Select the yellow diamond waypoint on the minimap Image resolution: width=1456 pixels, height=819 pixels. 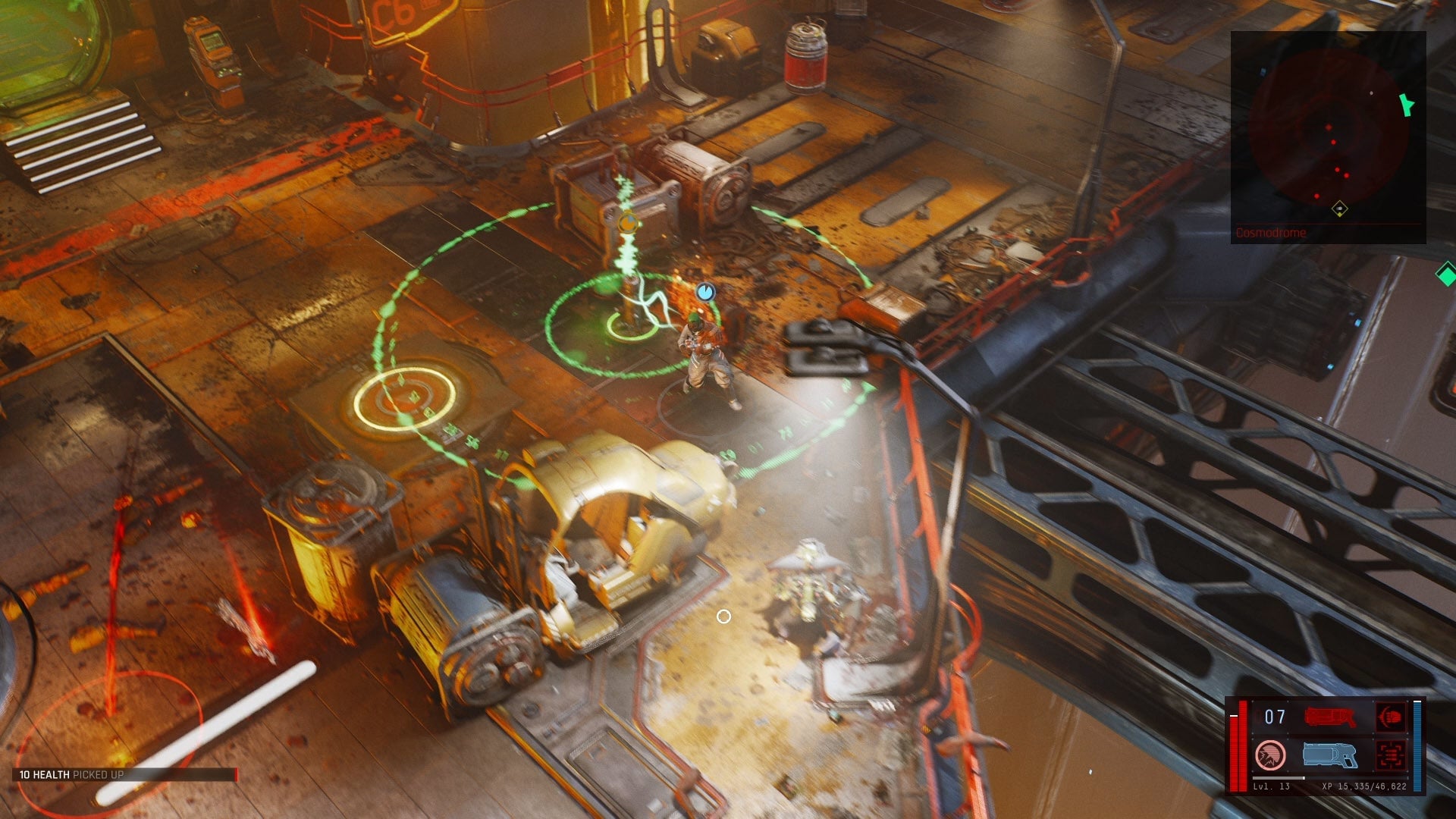click(x=1339, y=210)
